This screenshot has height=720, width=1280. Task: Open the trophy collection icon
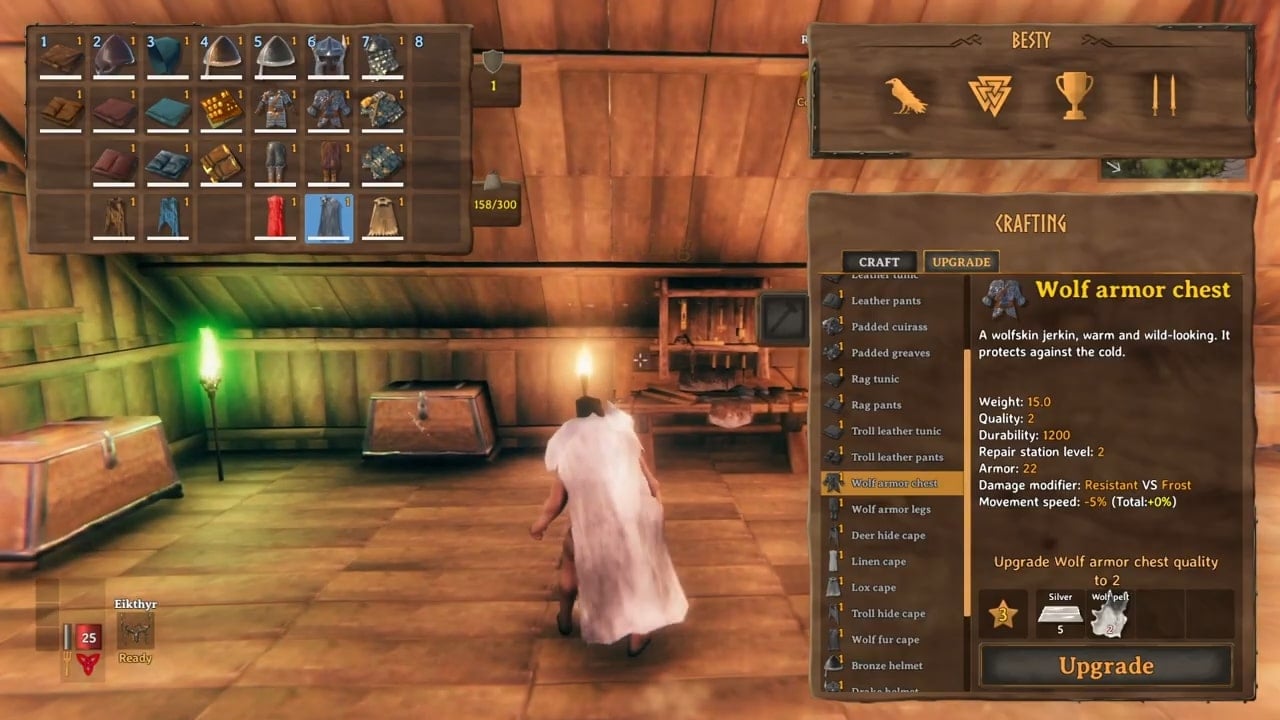[1074, 96]
